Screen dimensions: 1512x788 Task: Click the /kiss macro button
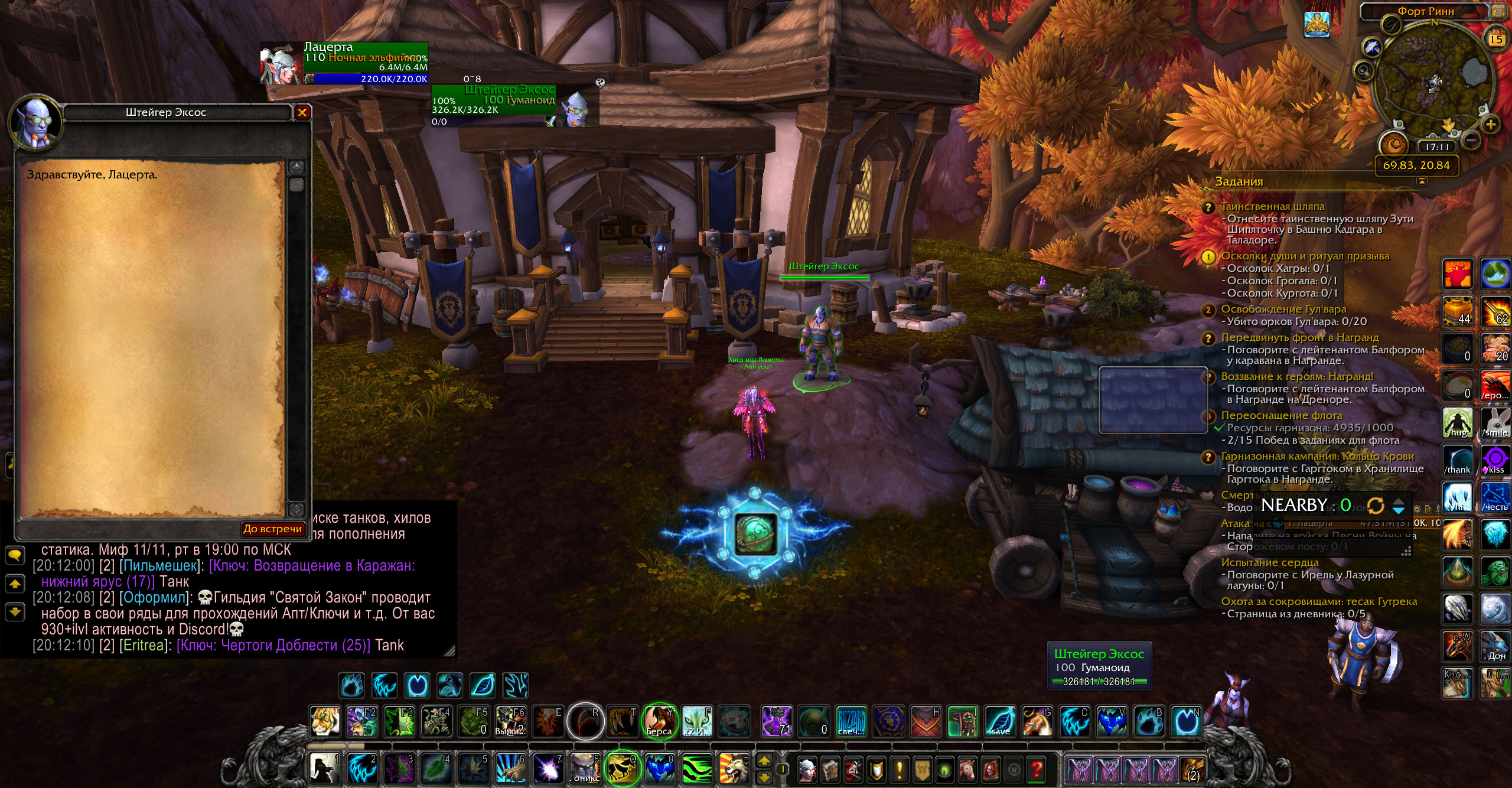click(1495, 460)
